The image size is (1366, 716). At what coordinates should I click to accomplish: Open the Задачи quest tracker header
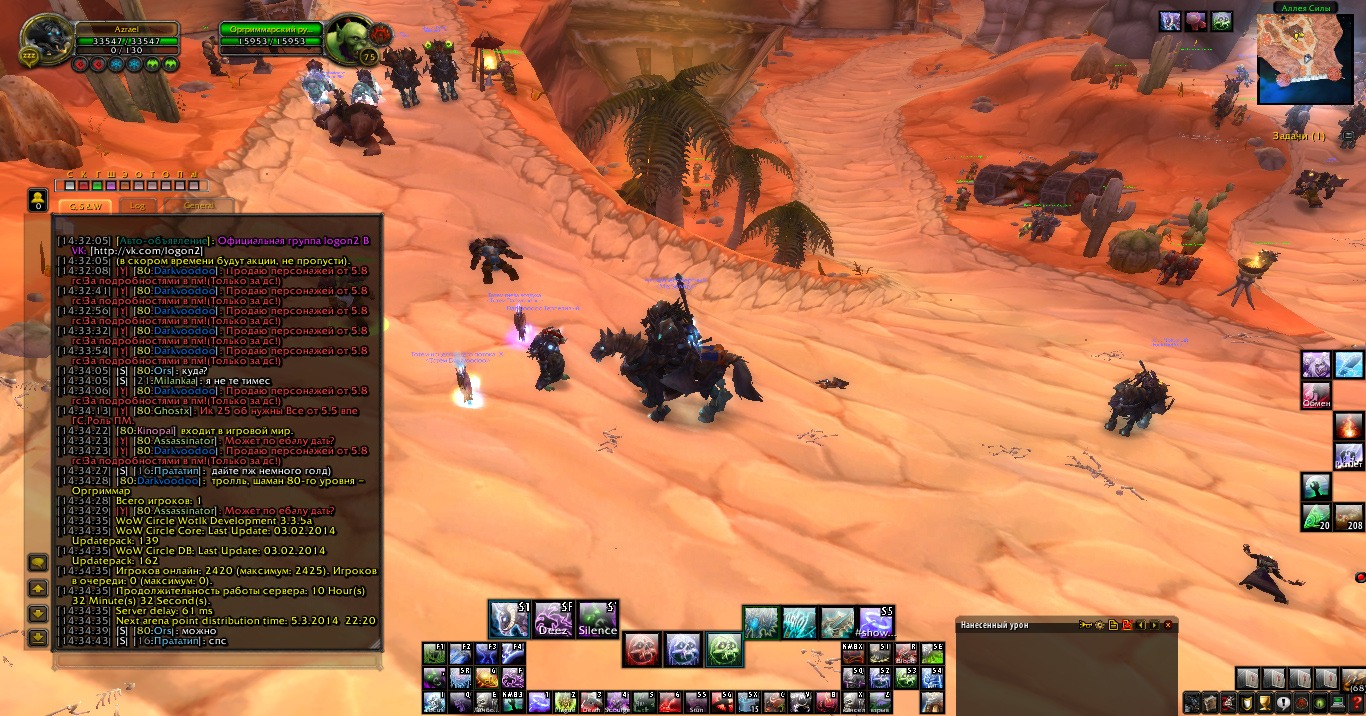click(1298, 136)
